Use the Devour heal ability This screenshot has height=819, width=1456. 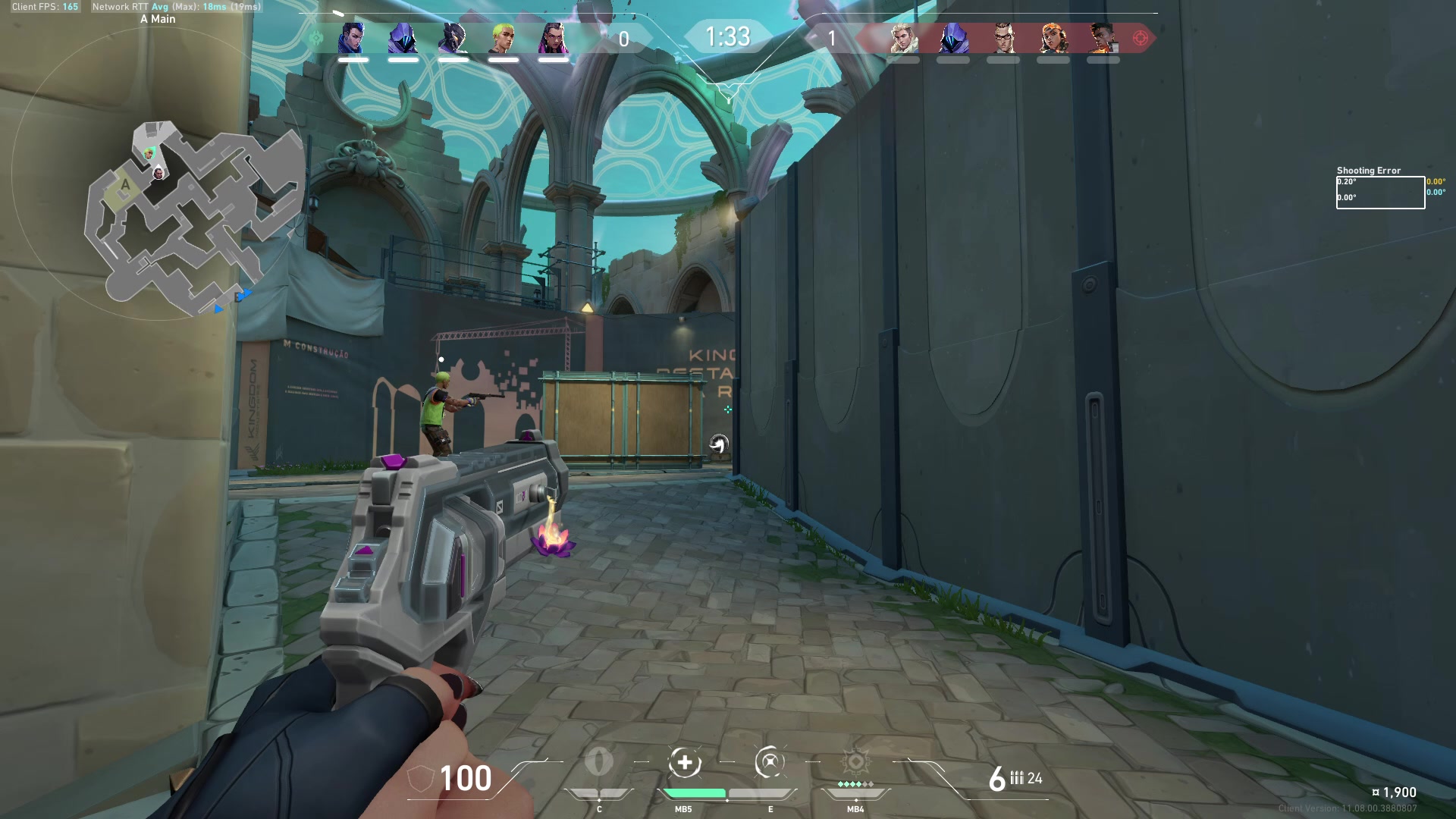685,762
